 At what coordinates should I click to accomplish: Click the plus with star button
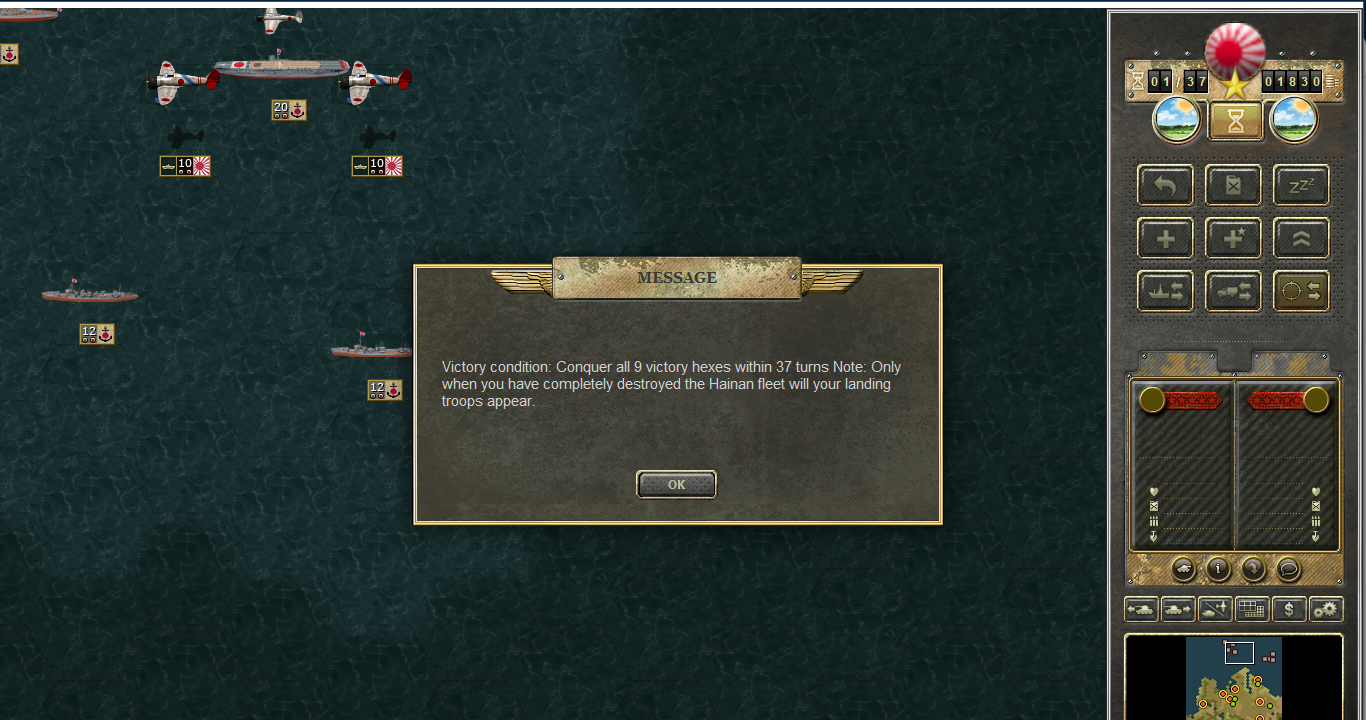tap(1233, 238)
